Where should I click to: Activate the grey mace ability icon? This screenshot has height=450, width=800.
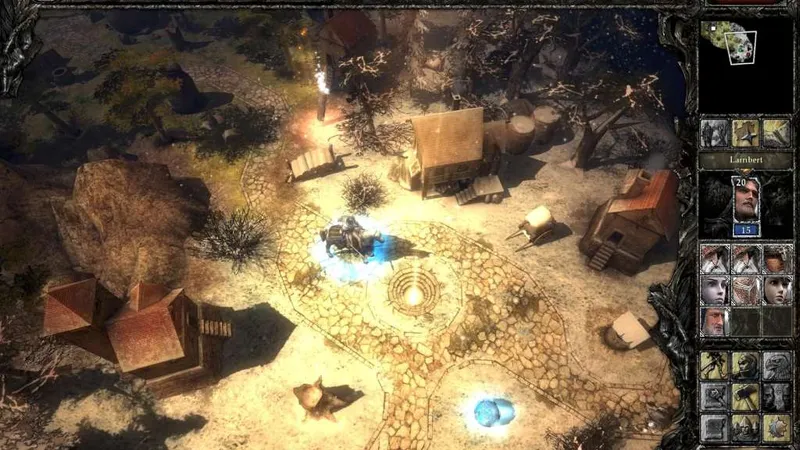pos(714,396)
